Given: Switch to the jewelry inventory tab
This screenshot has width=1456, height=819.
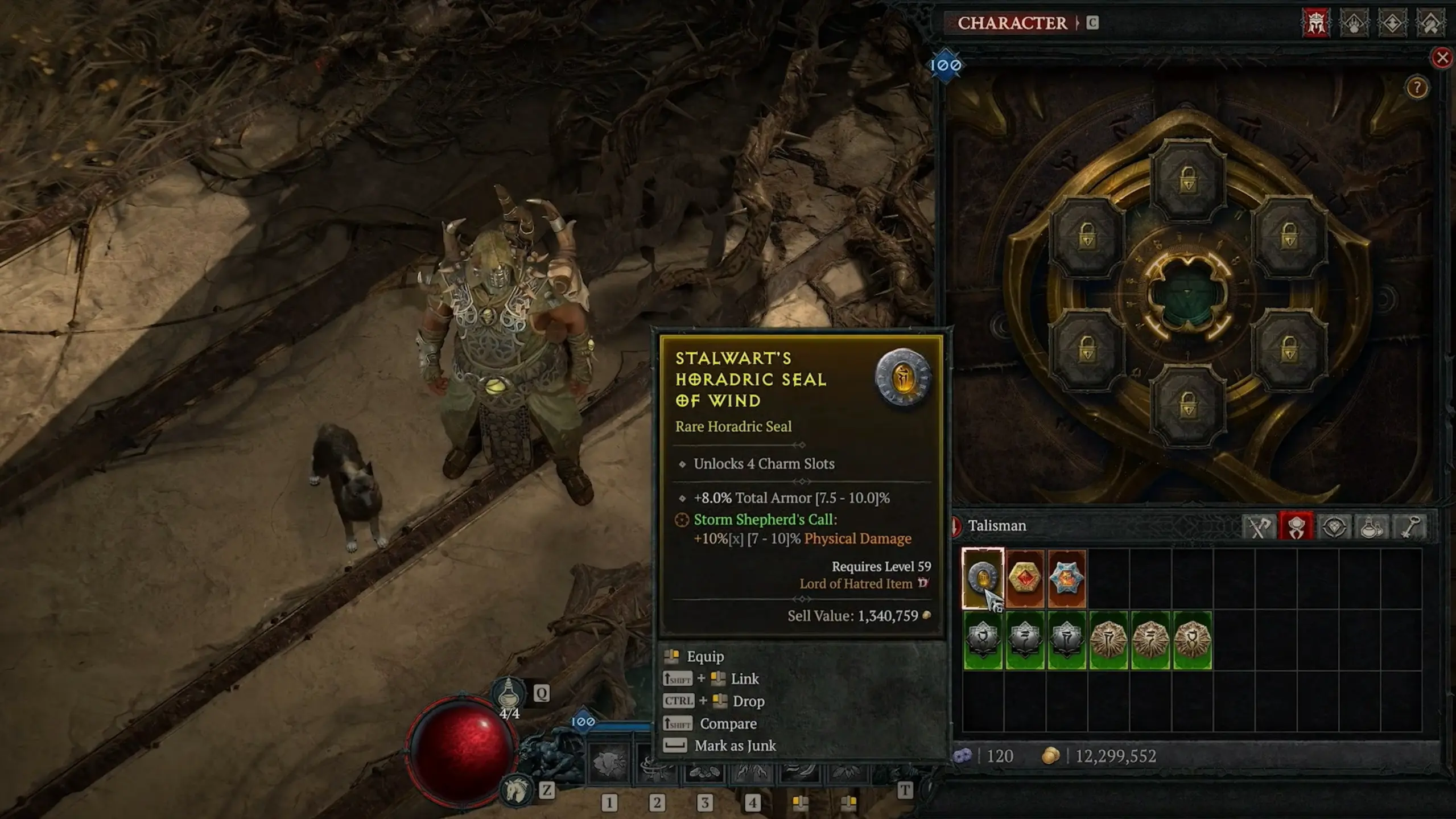Looking at the screenshot, I should (1334, 526).
